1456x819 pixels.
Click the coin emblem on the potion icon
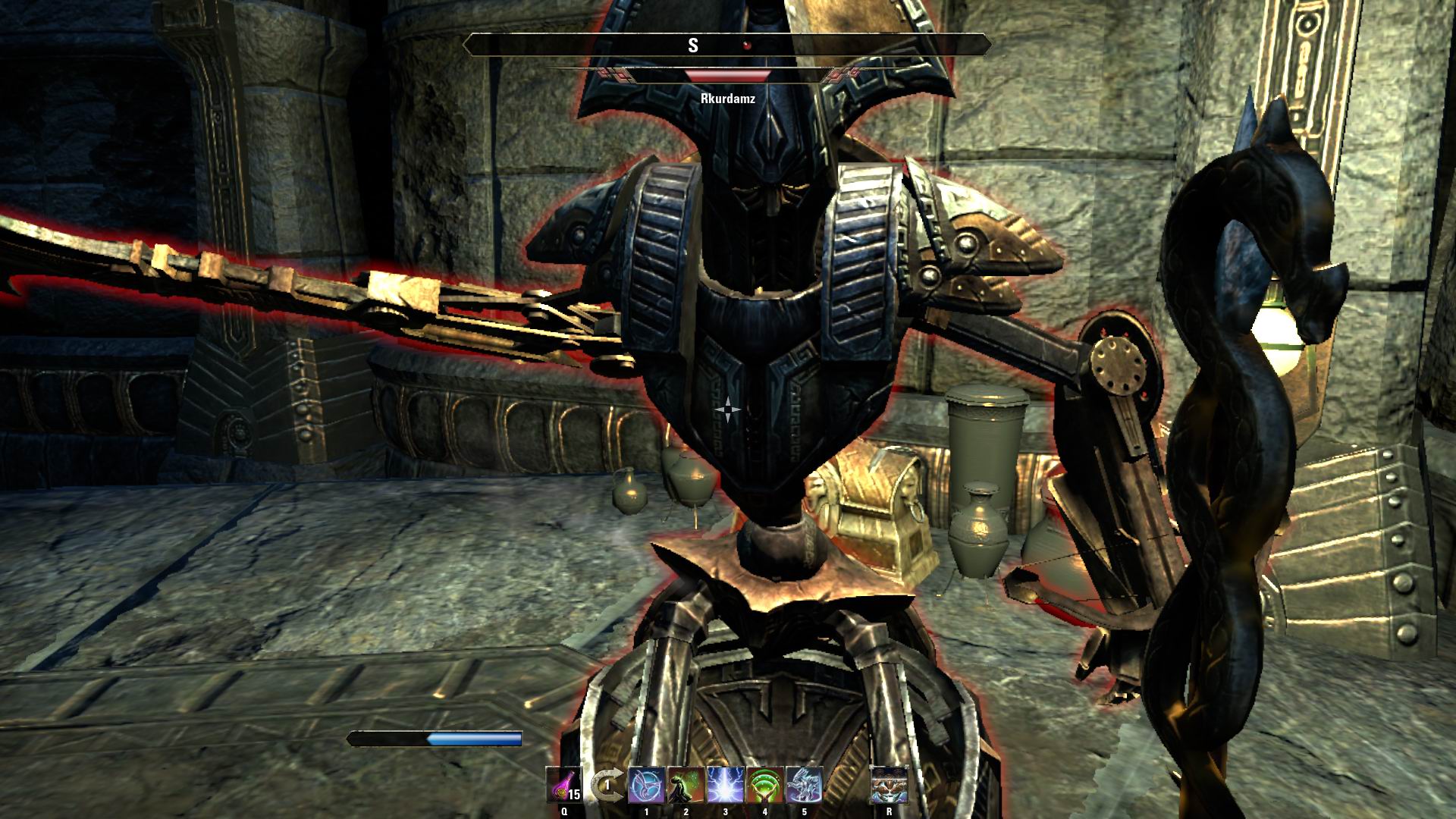click(560, 793)
